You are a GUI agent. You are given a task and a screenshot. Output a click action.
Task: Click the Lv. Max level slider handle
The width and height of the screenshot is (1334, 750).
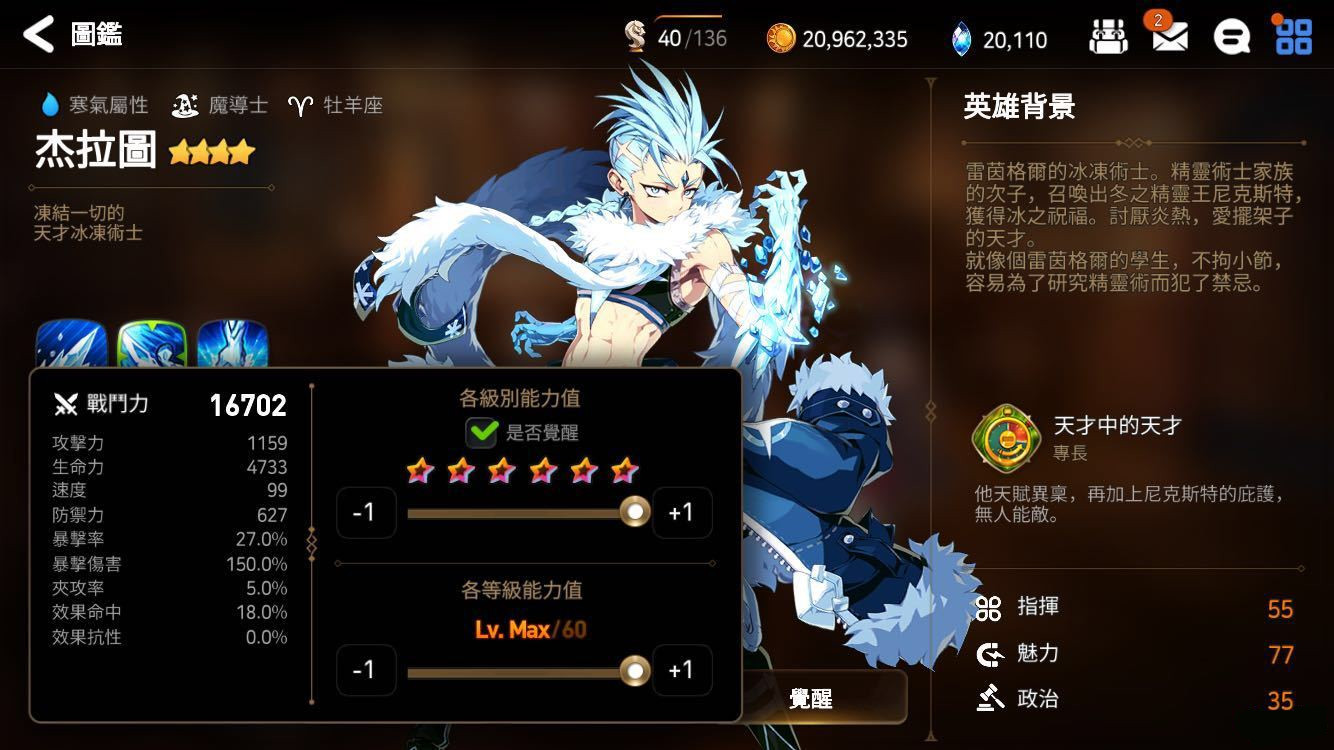(636, 670)
